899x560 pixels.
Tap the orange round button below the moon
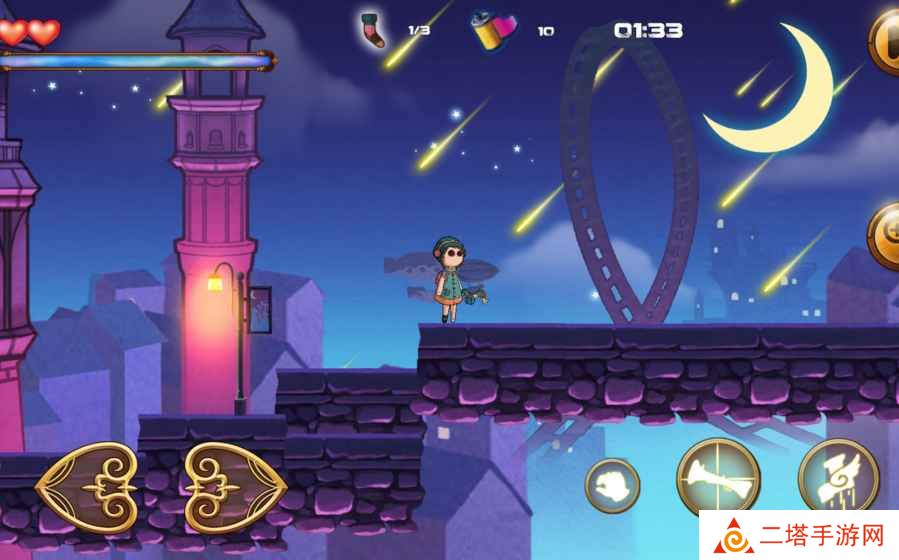tap(886, 236)
